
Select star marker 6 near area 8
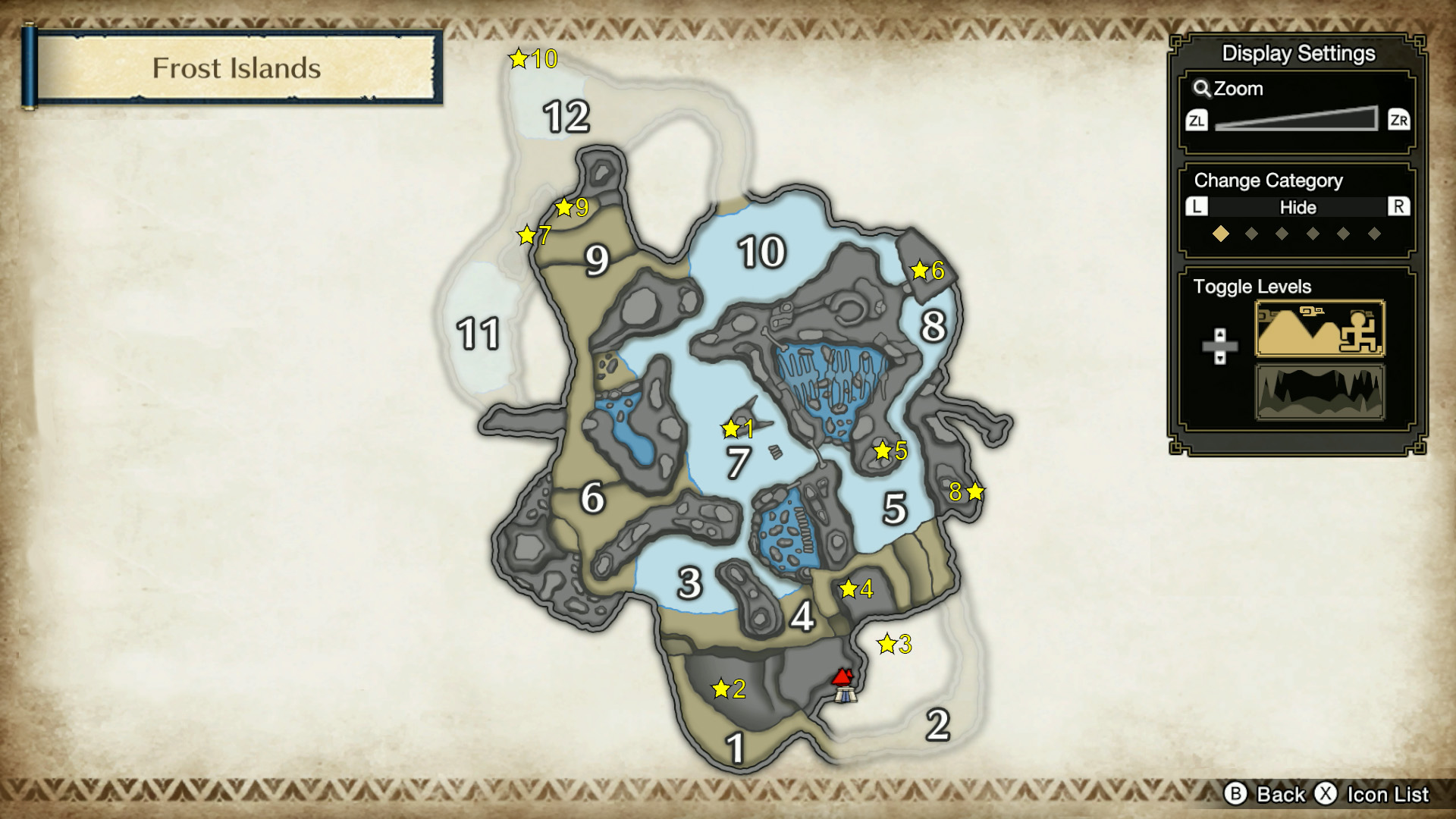(x=920, y=268)
